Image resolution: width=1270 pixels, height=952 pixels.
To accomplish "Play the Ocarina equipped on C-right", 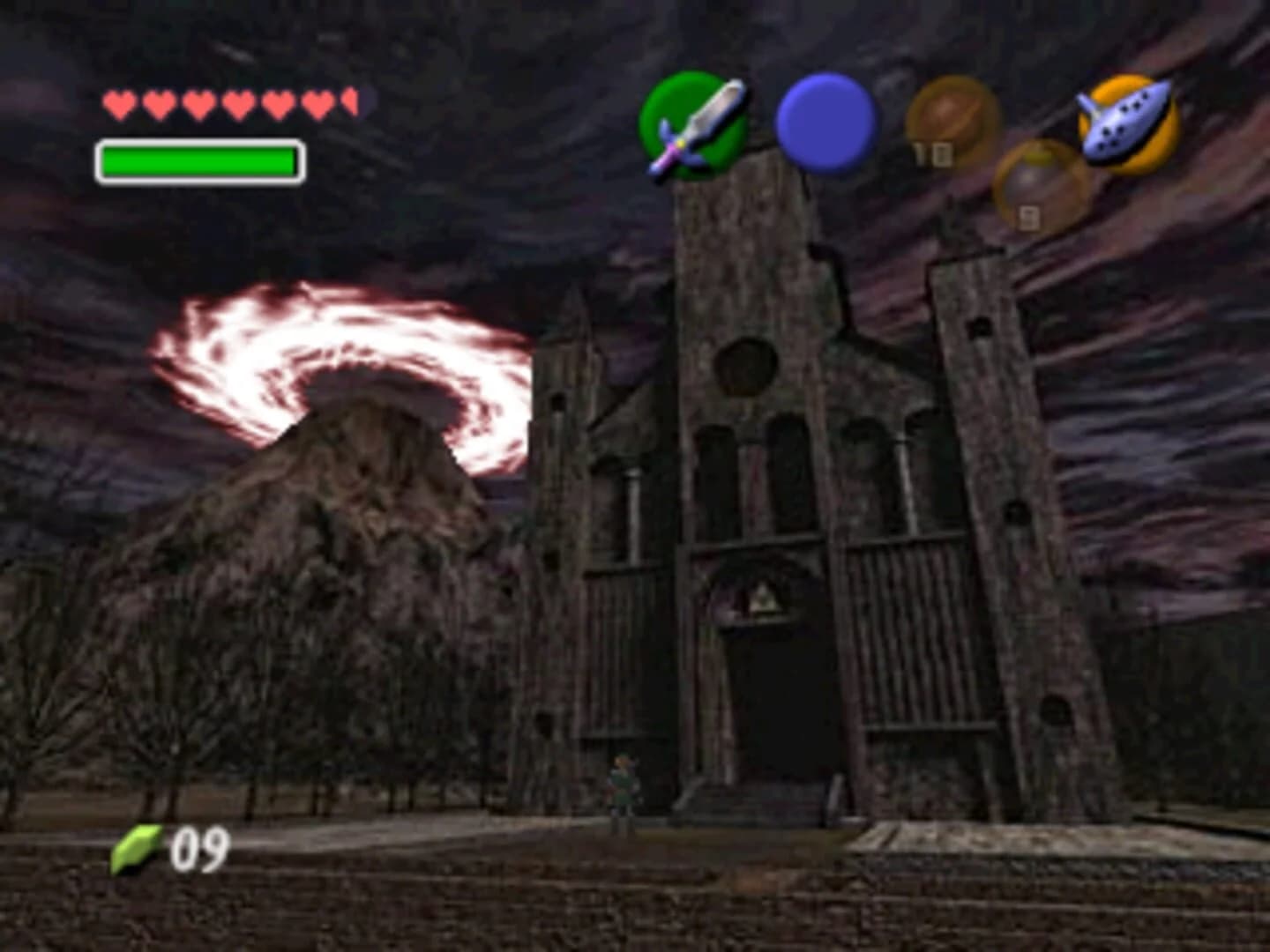I will (1122, 123).
